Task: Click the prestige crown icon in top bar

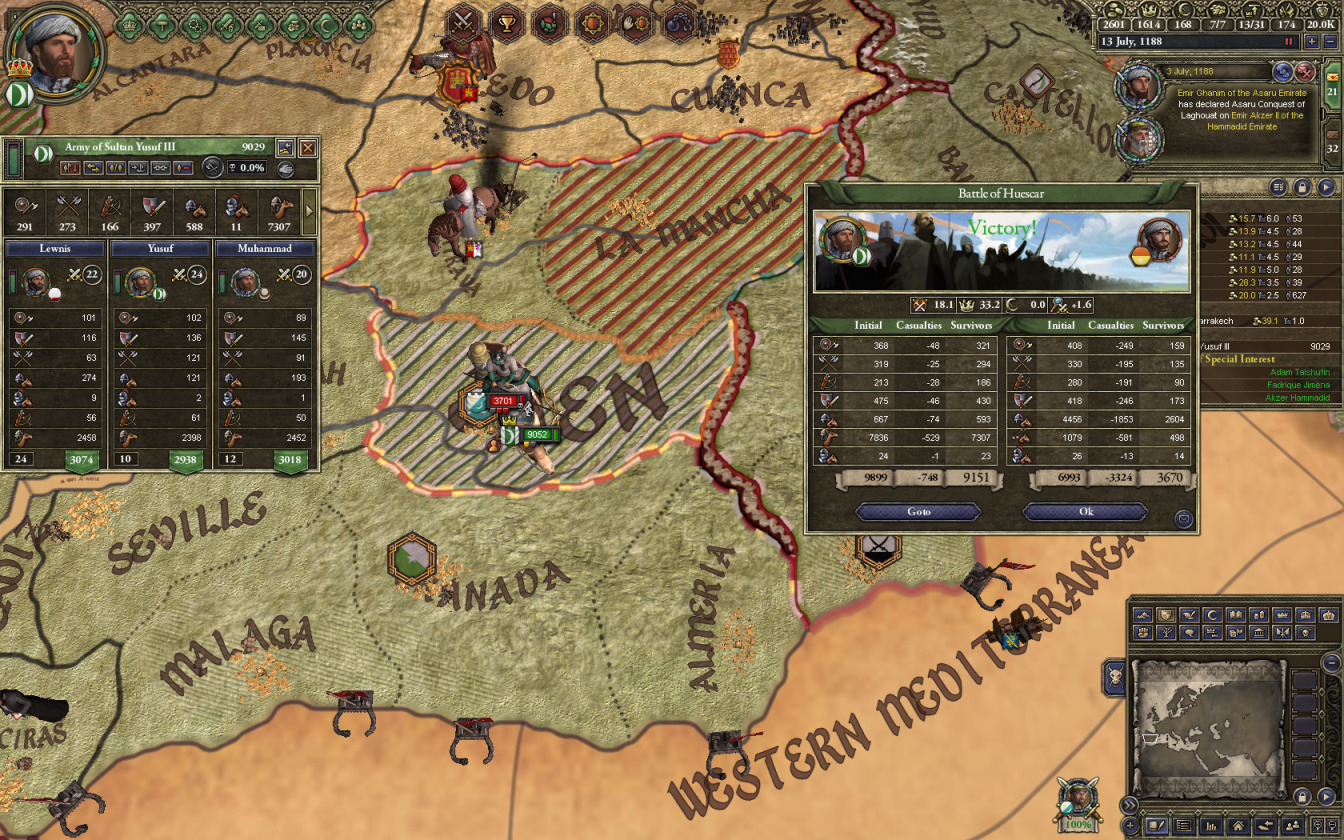Action: click(1148, 10)
